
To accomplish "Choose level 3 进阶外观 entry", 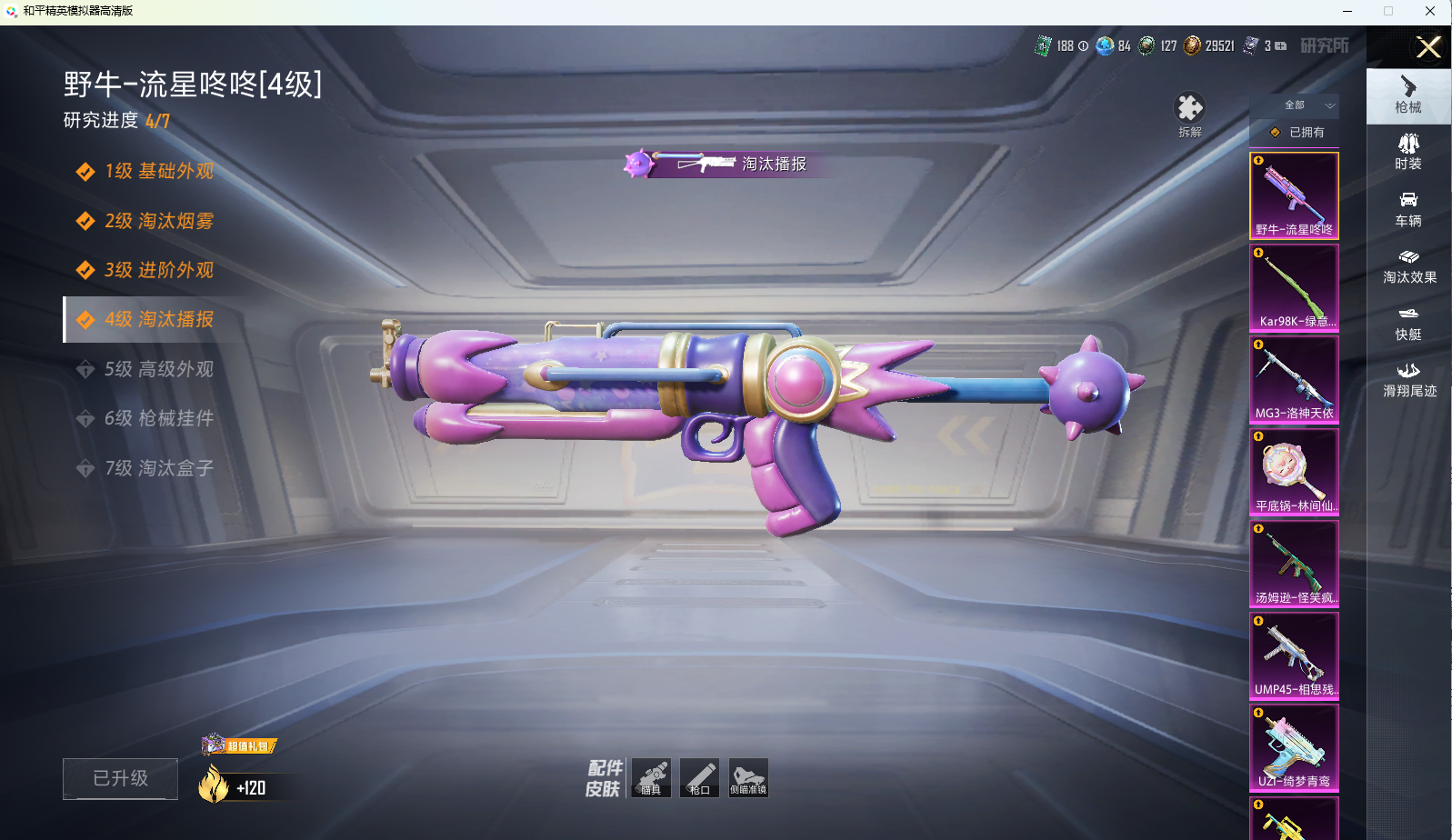I will click(159, 270).
